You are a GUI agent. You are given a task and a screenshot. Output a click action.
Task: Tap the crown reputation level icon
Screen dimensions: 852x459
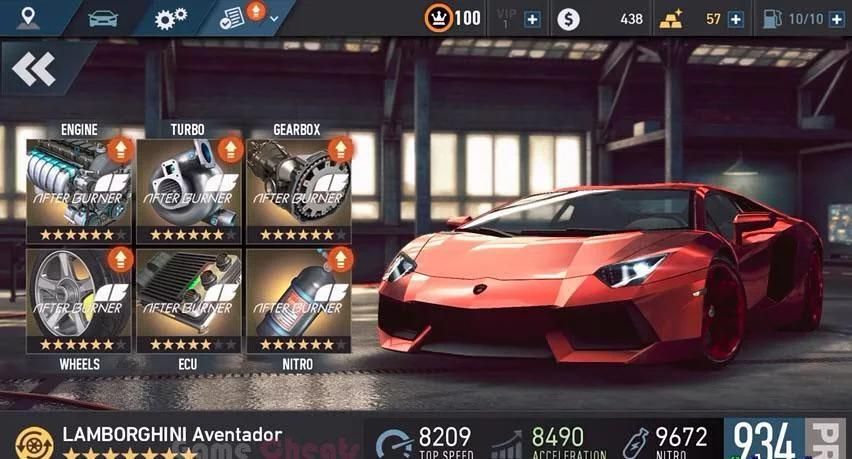[x=438, y=18]
